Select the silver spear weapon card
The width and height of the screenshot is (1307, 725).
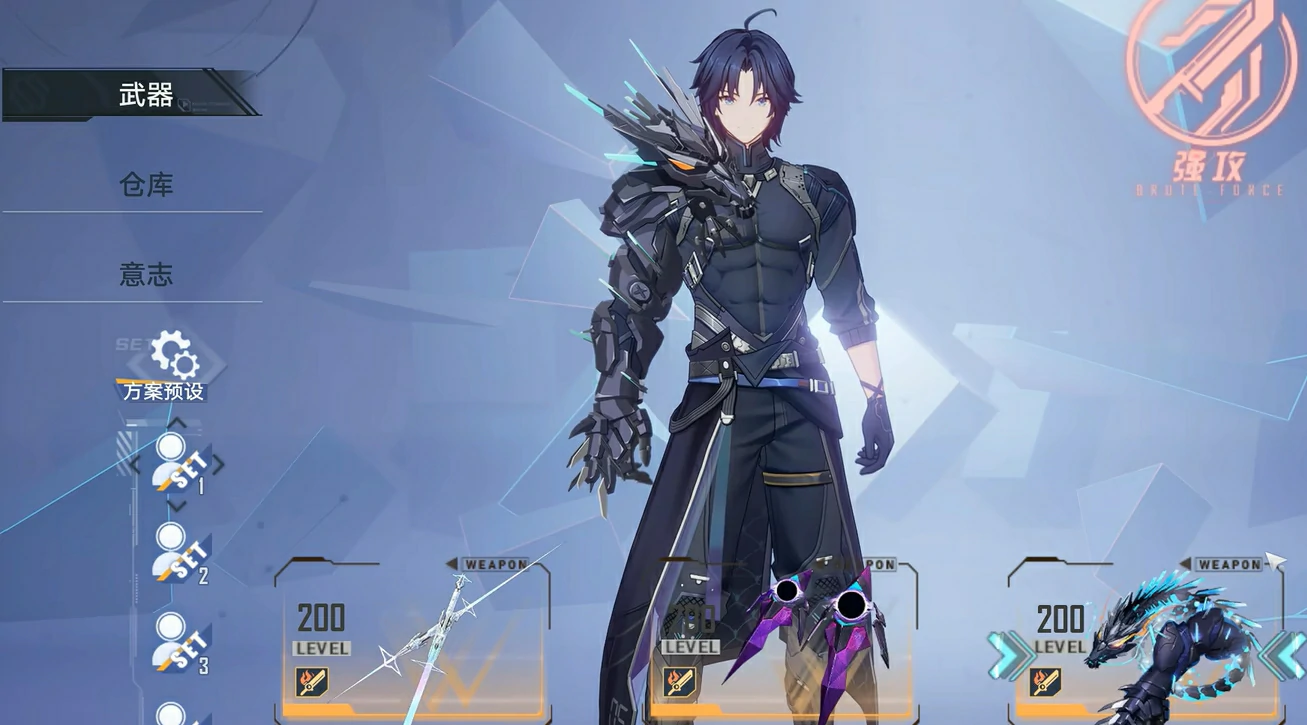point(412,638)
